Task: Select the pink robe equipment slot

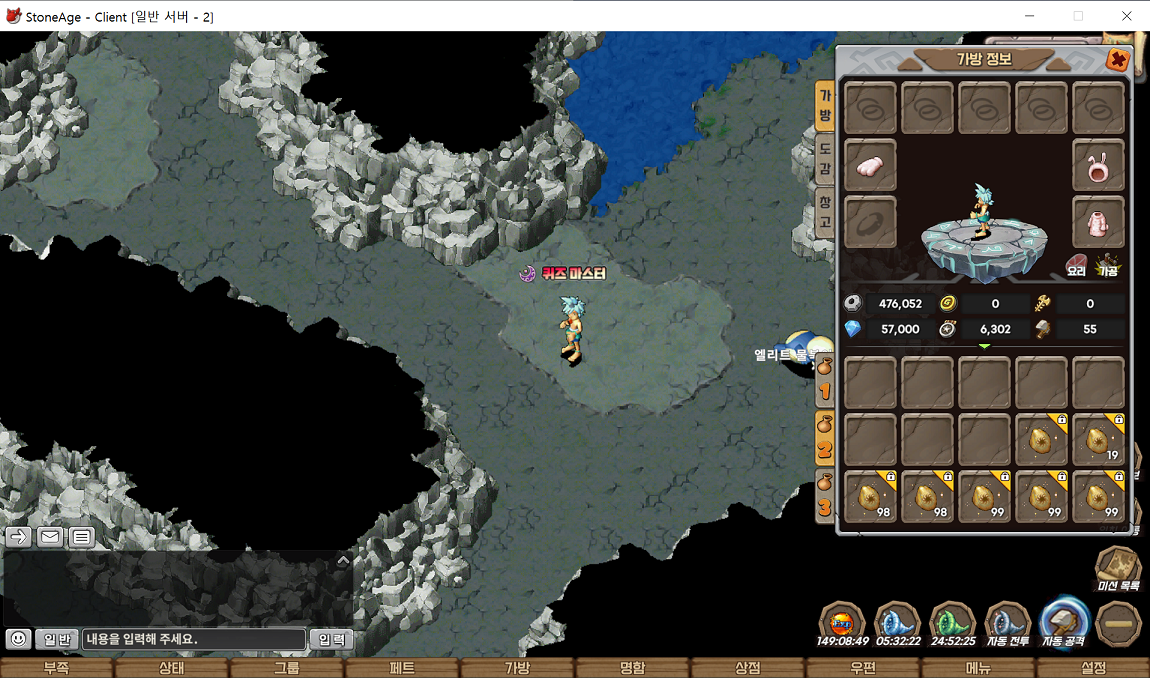Action: 1098,222
